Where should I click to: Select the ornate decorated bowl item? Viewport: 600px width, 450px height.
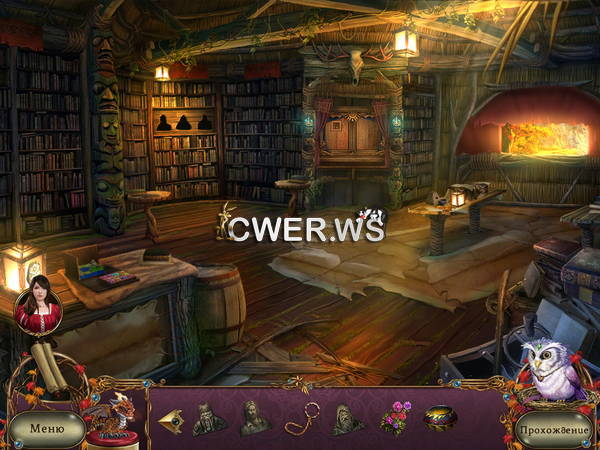click(x=440, y=418)
